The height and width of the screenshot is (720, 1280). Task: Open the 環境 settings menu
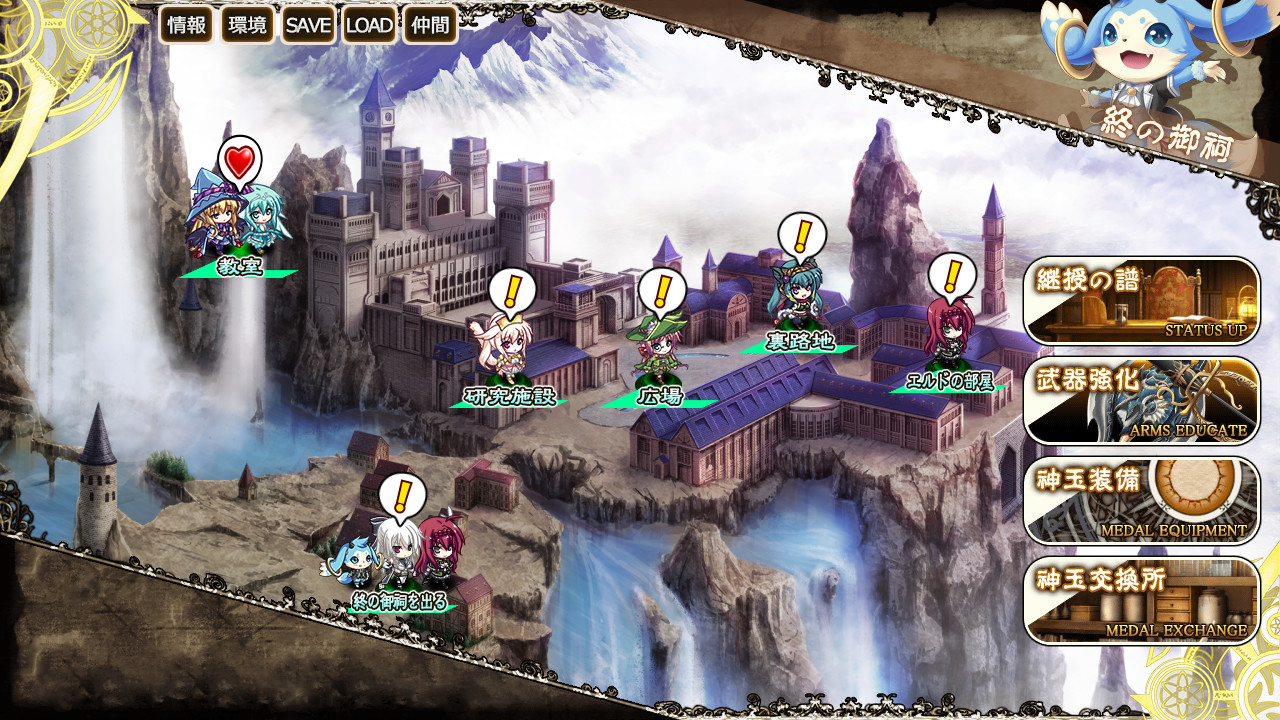[248, 25]
